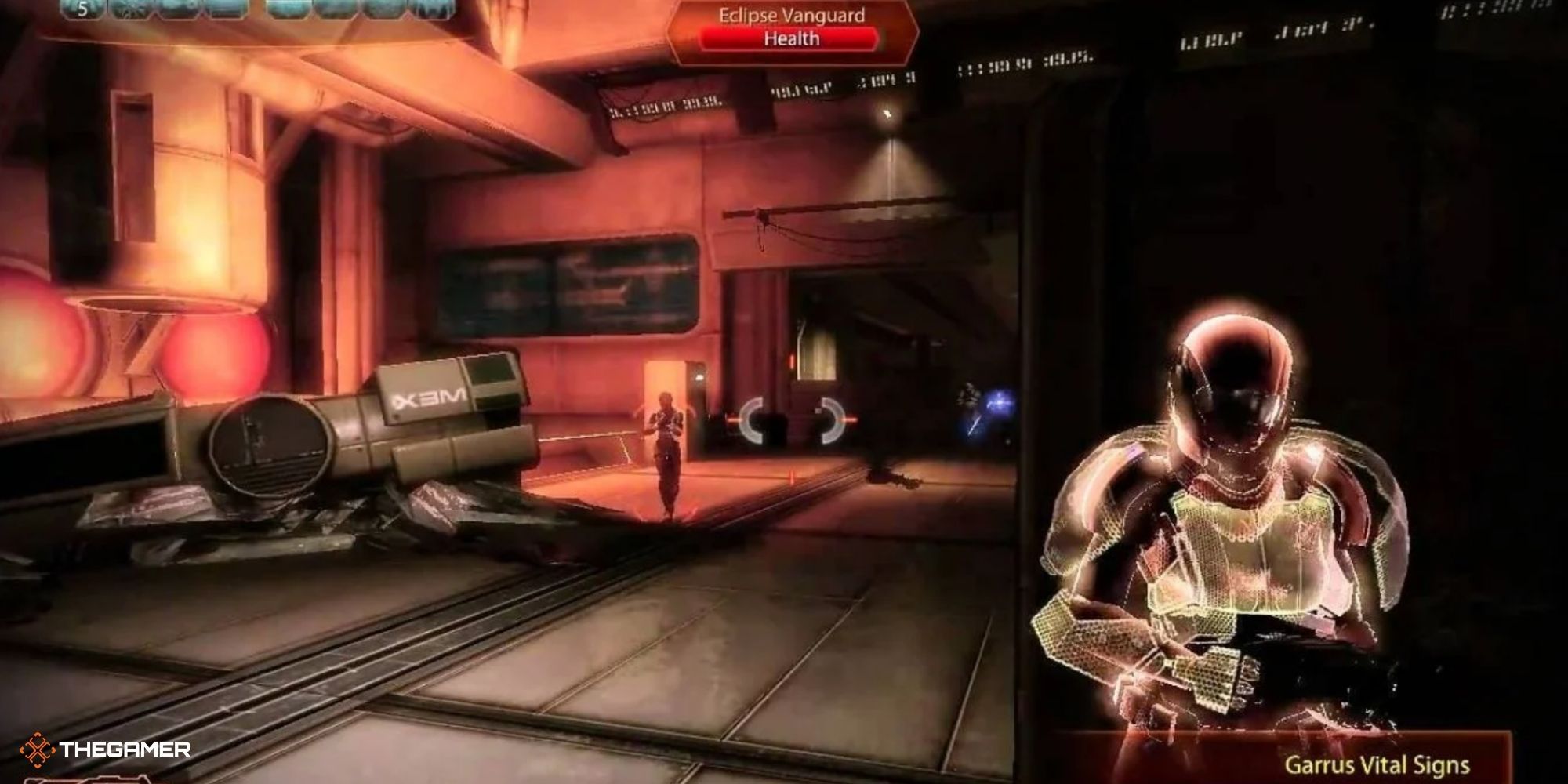Click the third power icon in the HUD
1568x784 pixels.
pyautogui.click(x=178, y=12)
